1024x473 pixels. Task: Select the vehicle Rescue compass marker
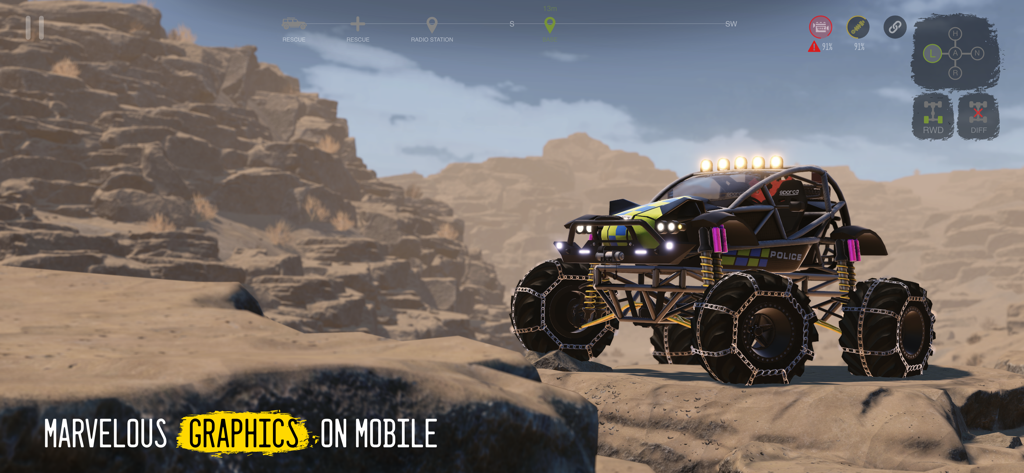pyautogui.click(x=294, y=24)
